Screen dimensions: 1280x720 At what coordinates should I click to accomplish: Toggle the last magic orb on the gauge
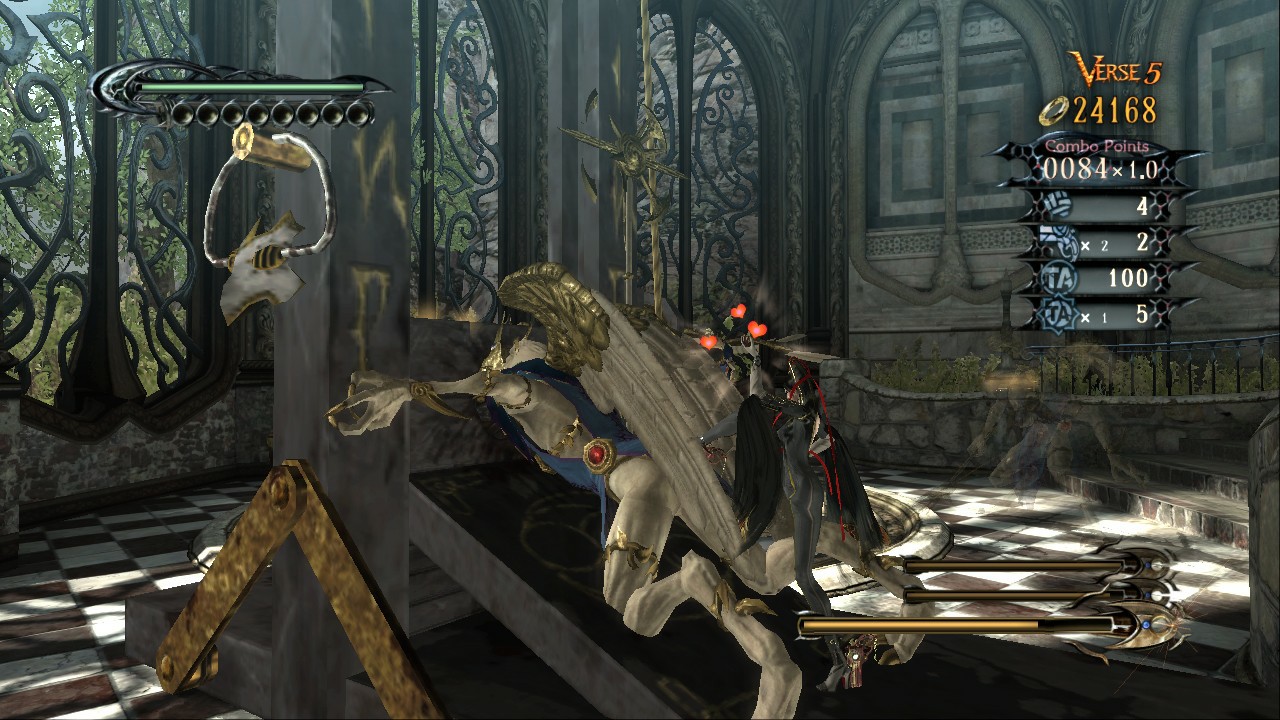pyautogui.click(x=358, y=115)
